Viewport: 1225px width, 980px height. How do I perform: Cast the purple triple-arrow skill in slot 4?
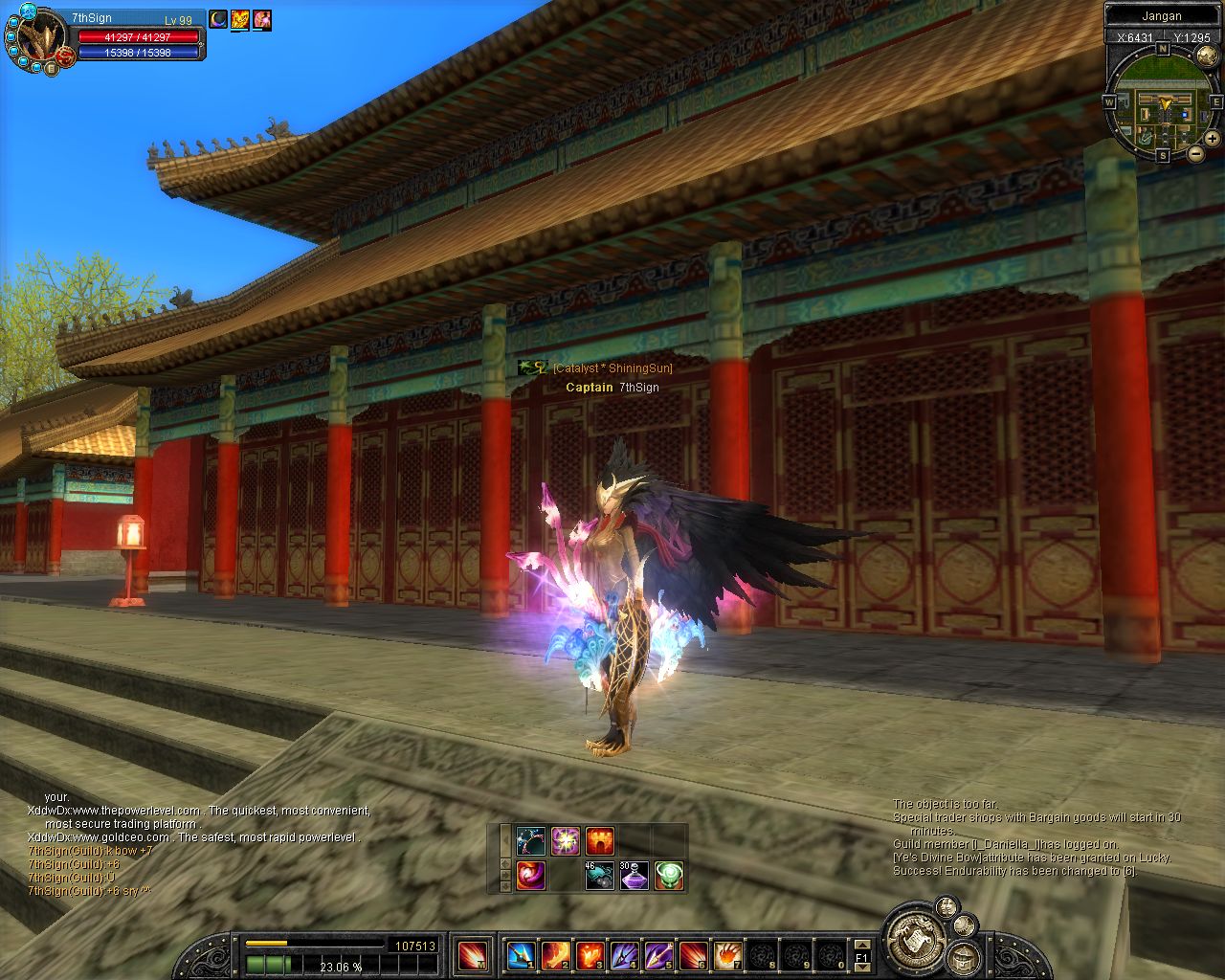point(624,954)
